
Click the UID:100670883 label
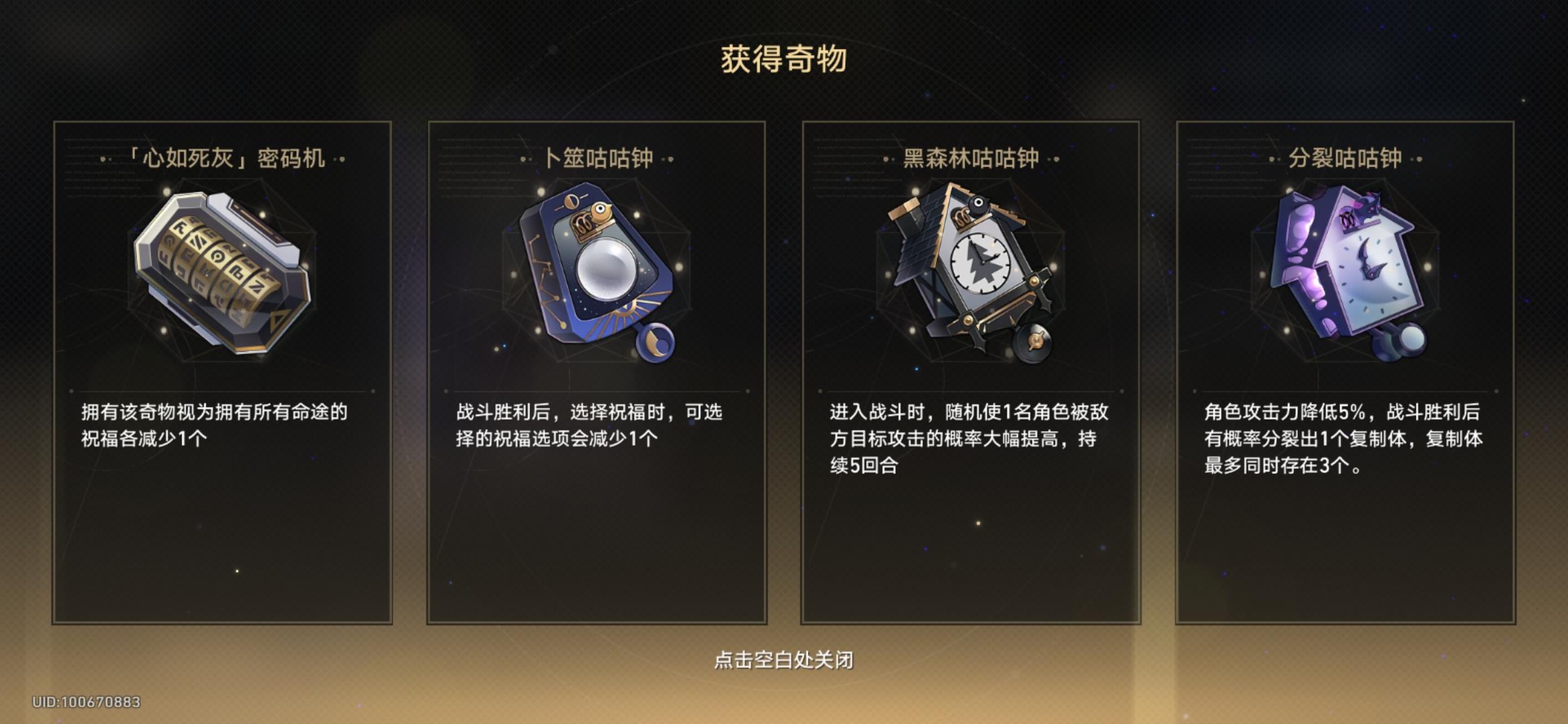tap(86, 703)
